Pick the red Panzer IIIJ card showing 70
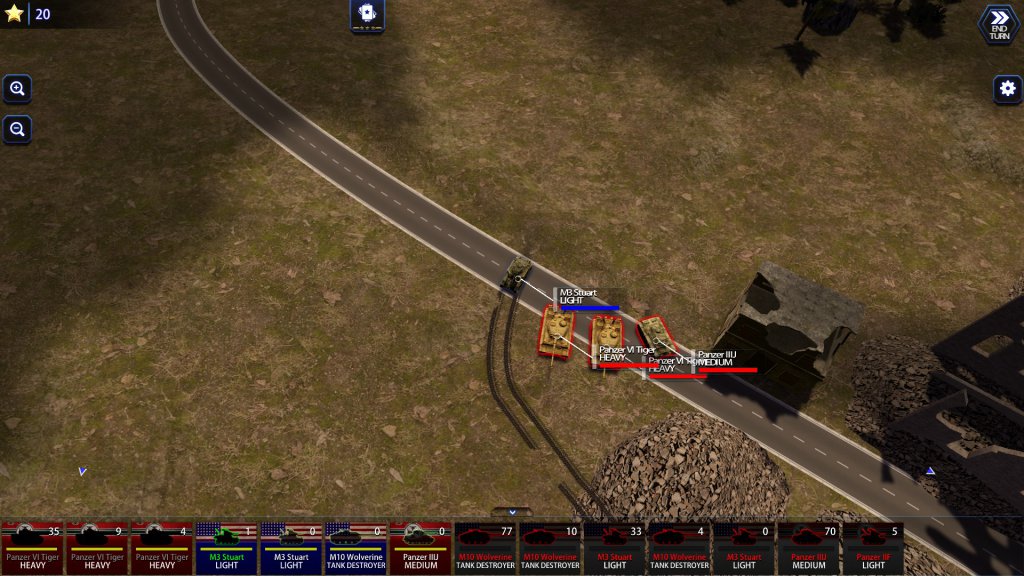1024x576 pixels. click(x=808, y=548)
